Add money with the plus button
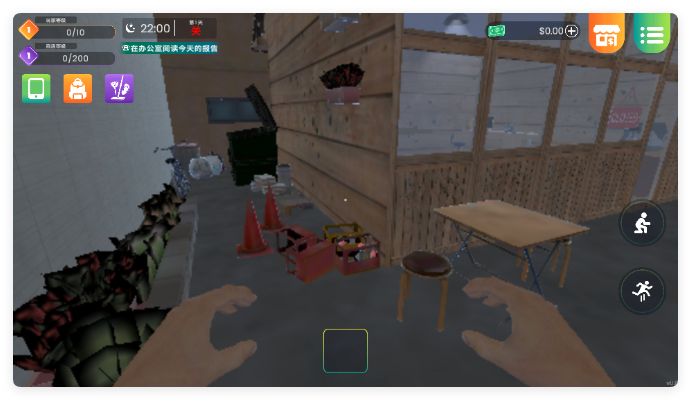Viewport: 691px width, 400px height. point(572,31)
